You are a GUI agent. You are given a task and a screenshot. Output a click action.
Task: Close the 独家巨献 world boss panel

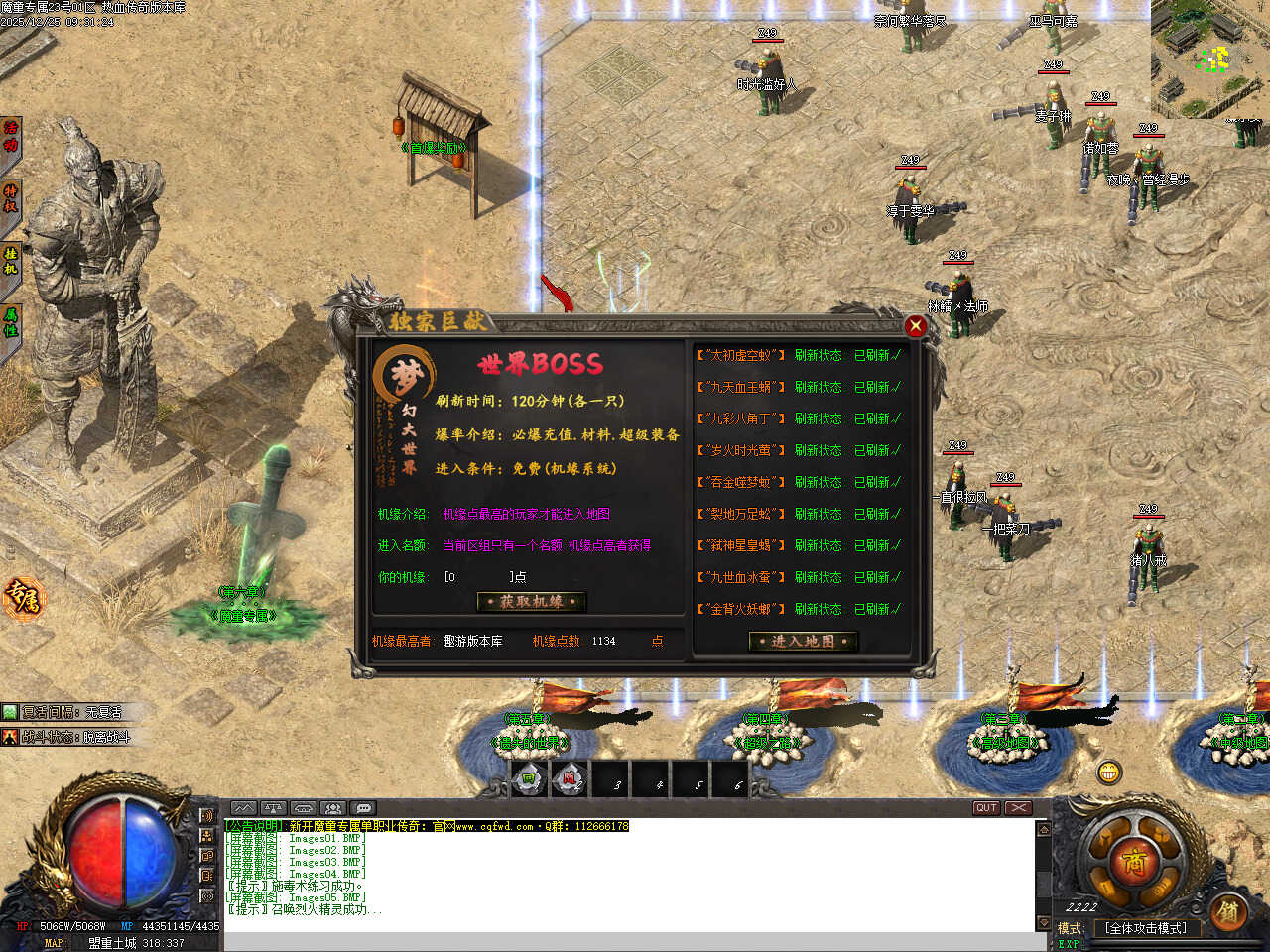coord(915,326)
